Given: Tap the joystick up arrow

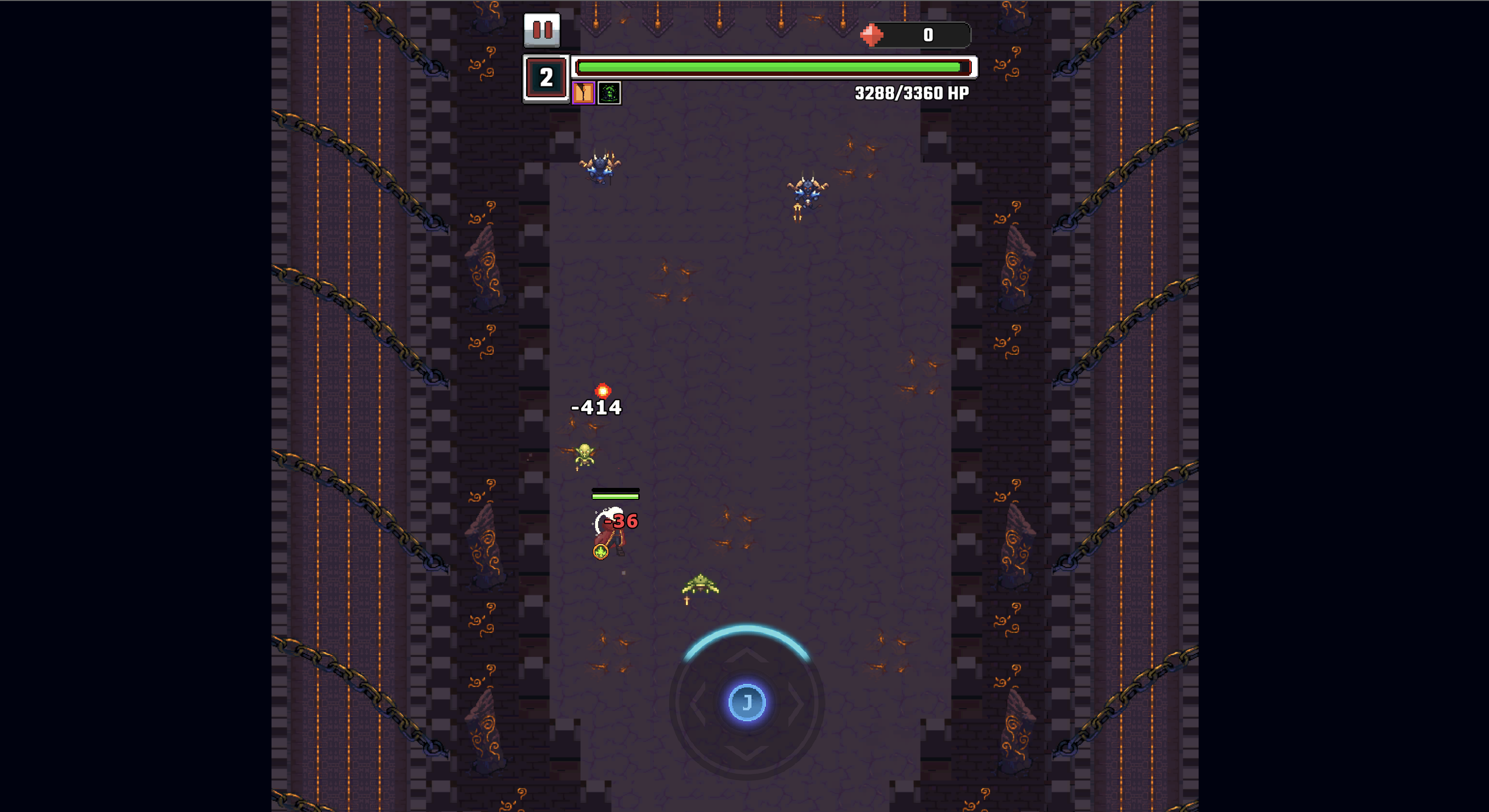Looking at the screenshot, I should [748, 654].
